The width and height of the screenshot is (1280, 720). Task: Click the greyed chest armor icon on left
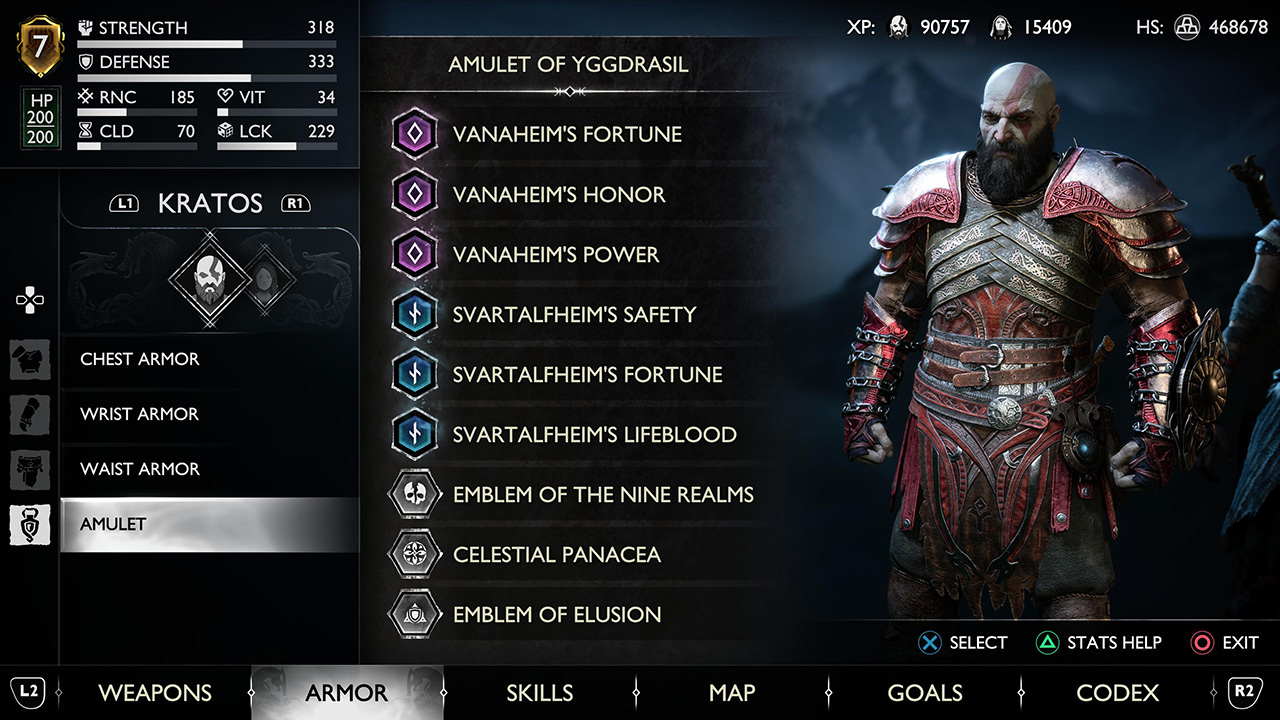[30, 360]
